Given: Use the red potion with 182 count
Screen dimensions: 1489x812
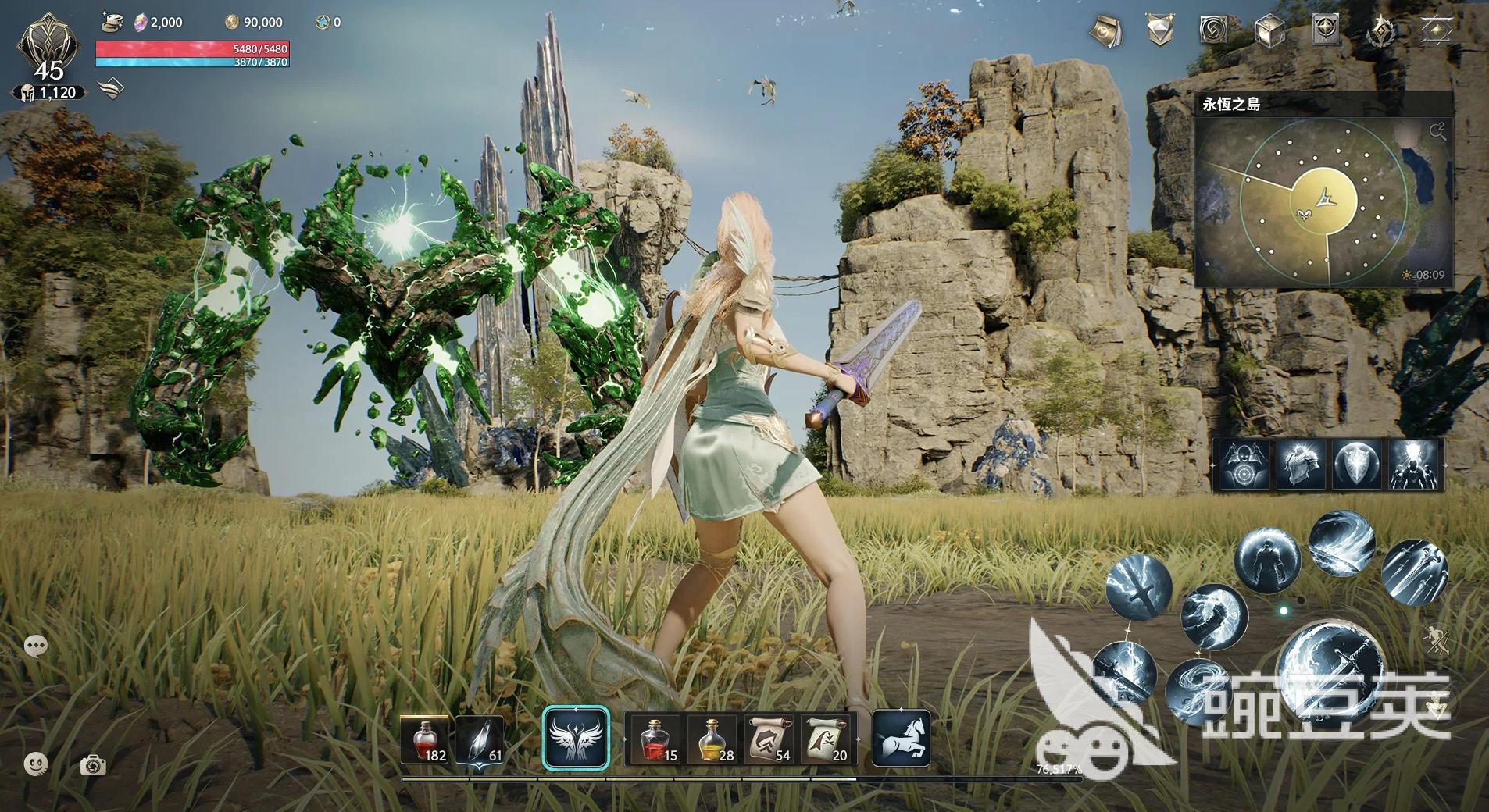Looking at the screenshot, I should coord(424,739).
